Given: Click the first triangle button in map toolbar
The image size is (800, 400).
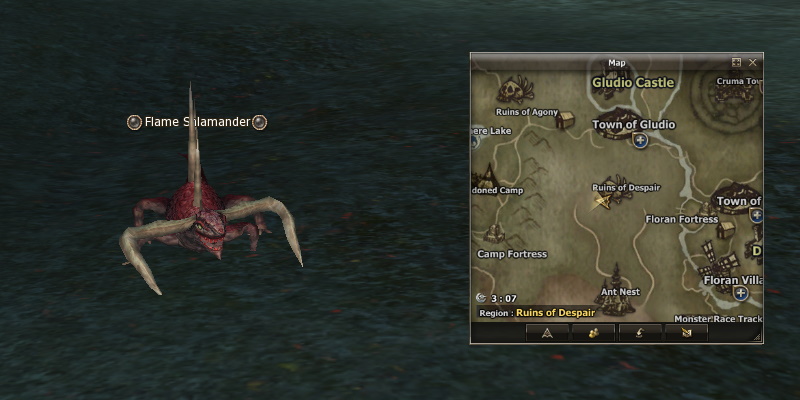Looking at the screenshot, I should coord(548,333).
